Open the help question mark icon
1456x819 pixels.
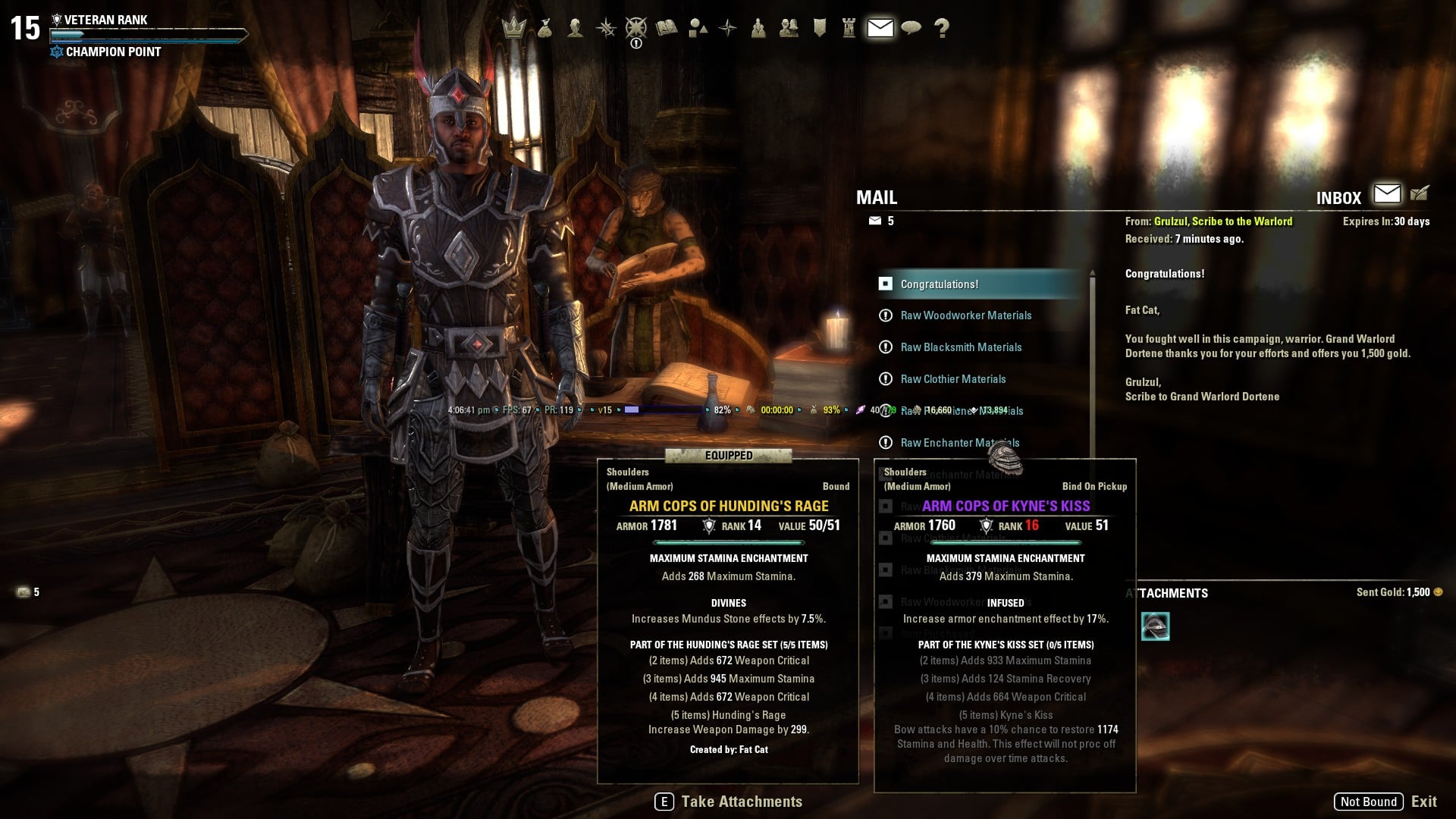click(x=942, y=28)
